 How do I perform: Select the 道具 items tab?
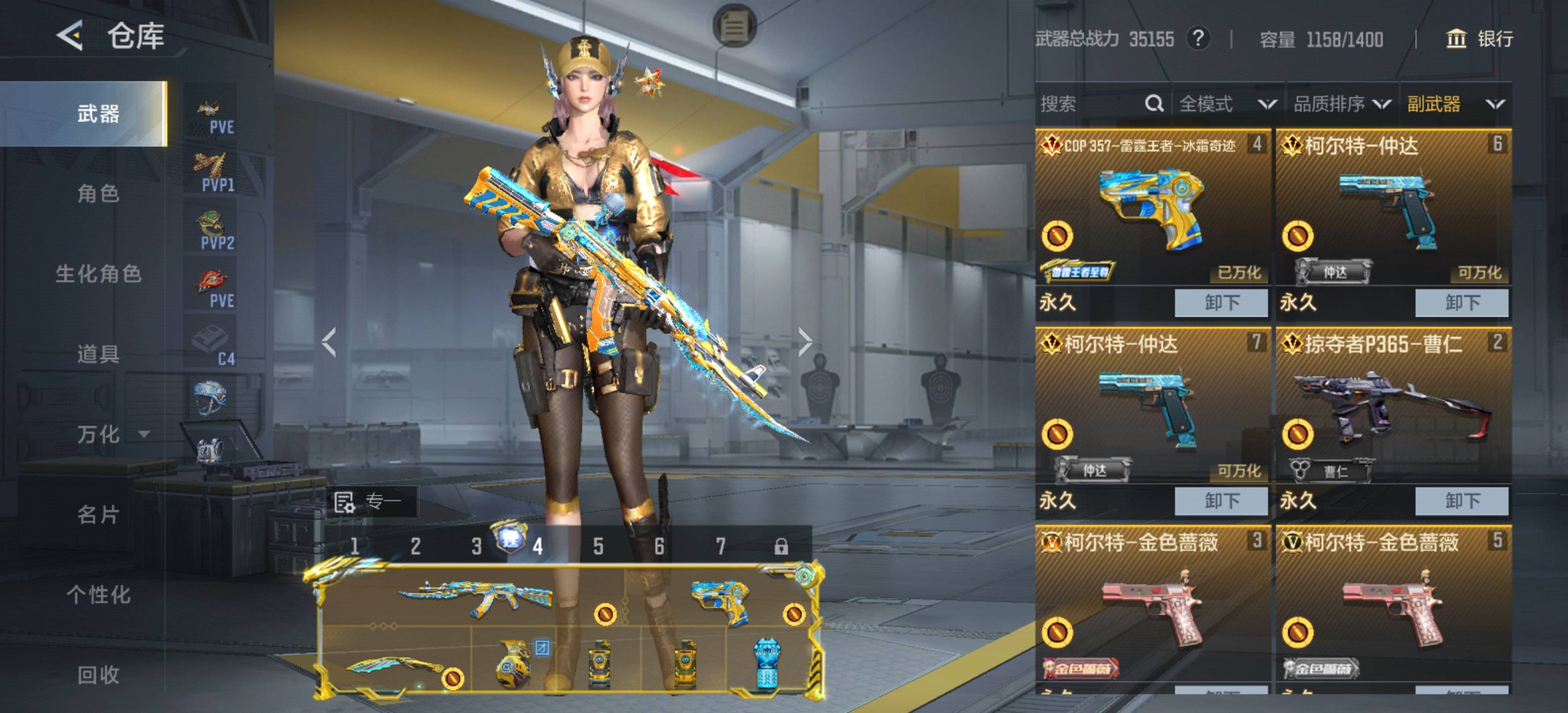click(98, 353)
